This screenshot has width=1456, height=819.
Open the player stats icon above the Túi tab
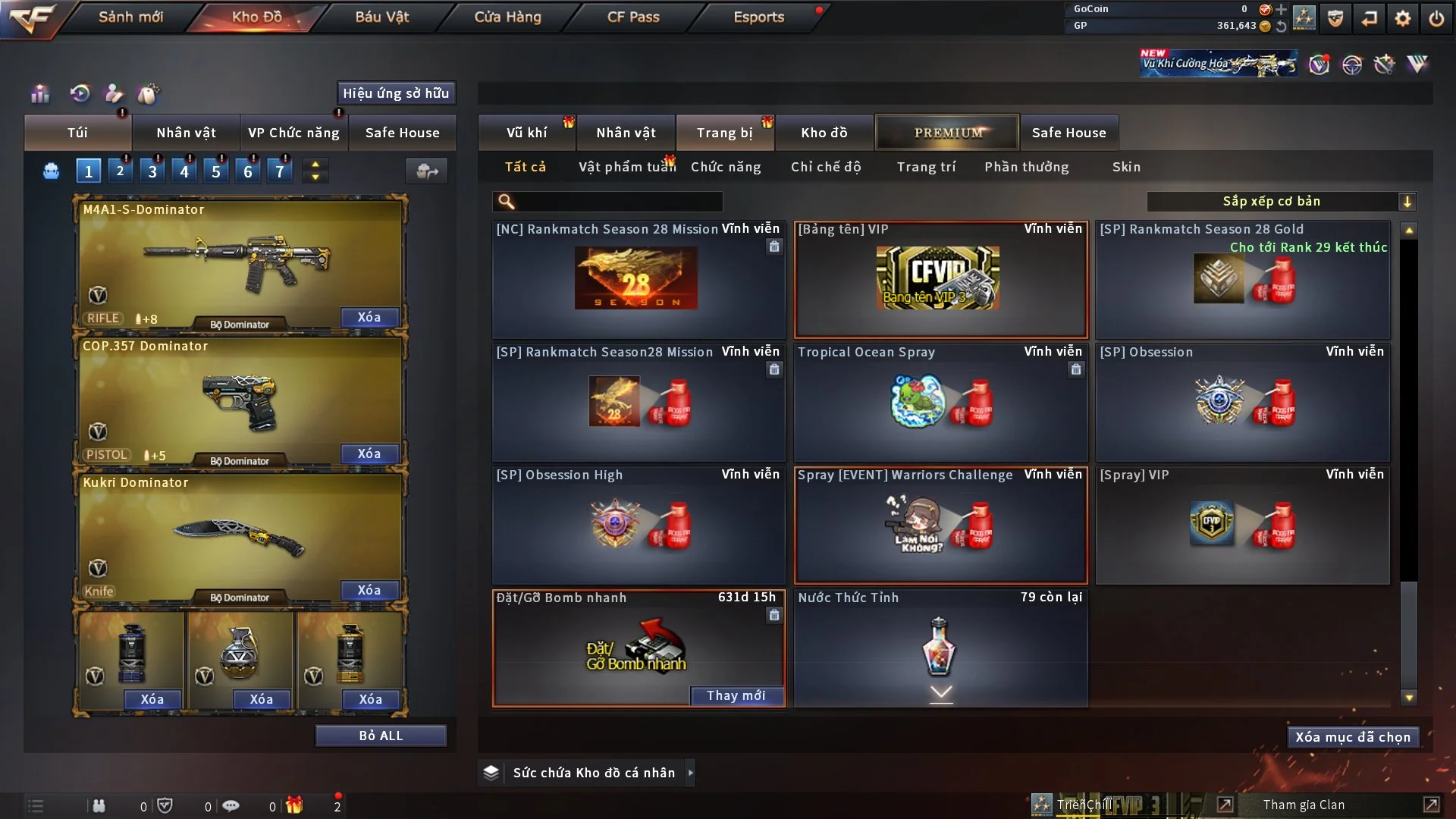(x=39, y=93)
